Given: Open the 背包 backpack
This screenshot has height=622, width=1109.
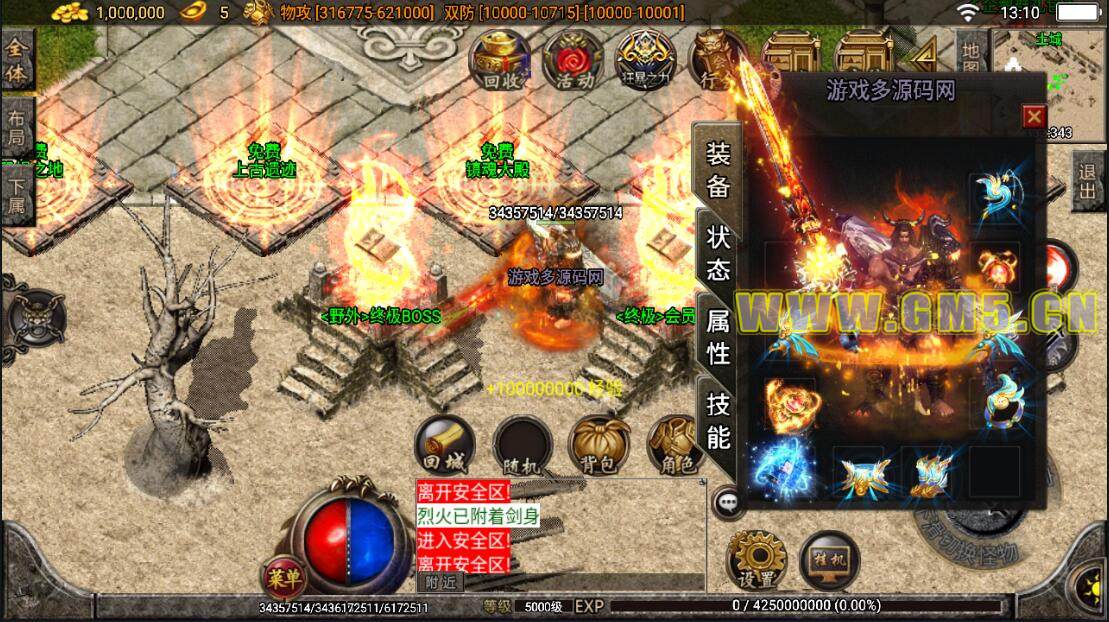Looking at the screenshot, I should (599, 445).
